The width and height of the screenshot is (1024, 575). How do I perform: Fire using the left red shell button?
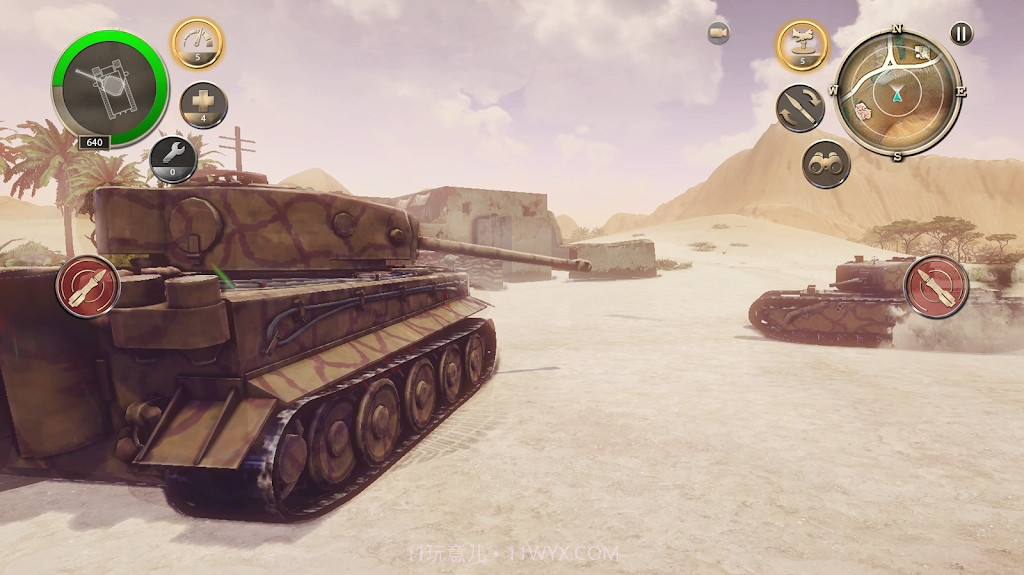tap(88, 286)
